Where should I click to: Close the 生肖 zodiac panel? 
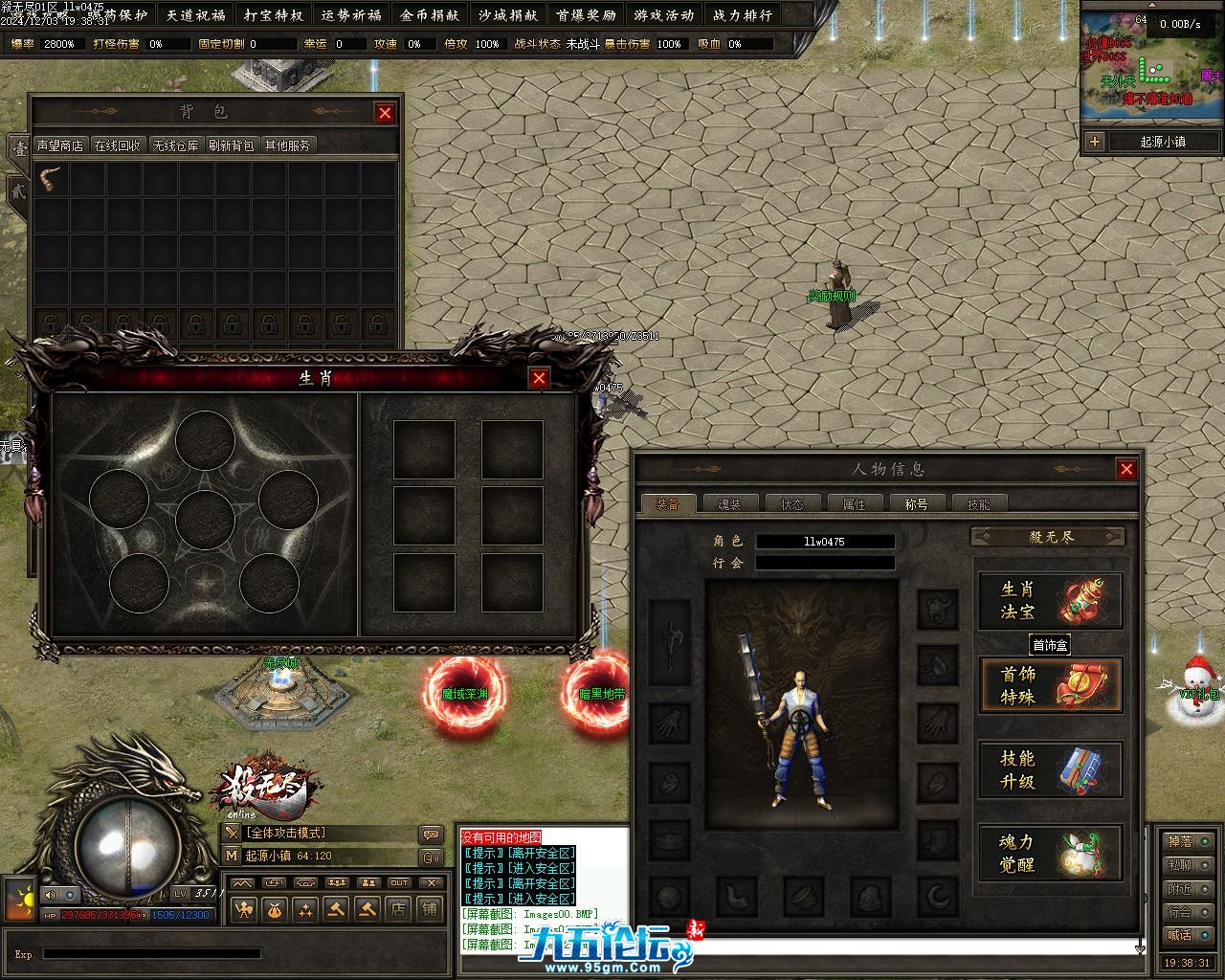539,378
